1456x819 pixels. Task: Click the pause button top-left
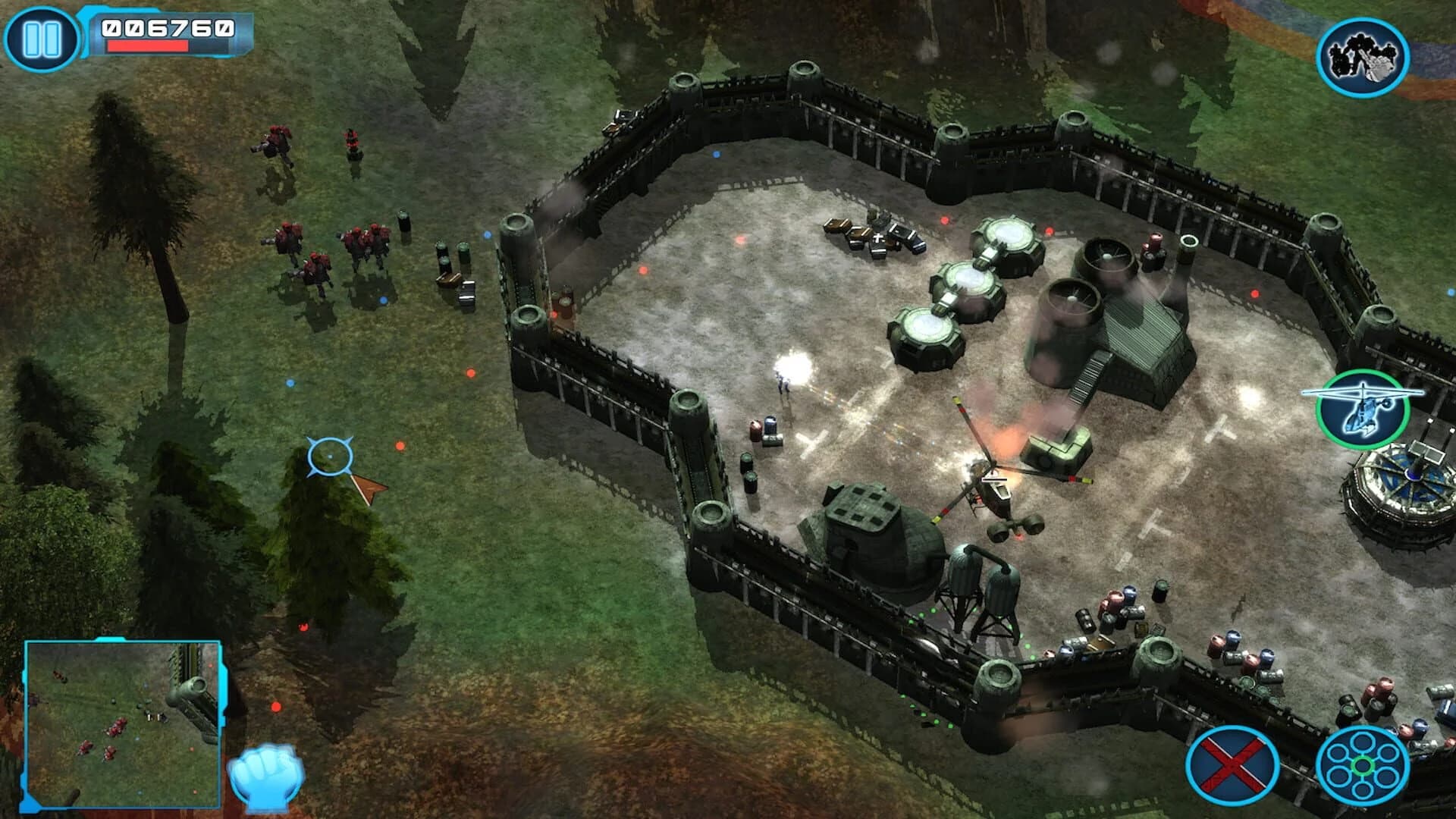[x=42, y=36]
